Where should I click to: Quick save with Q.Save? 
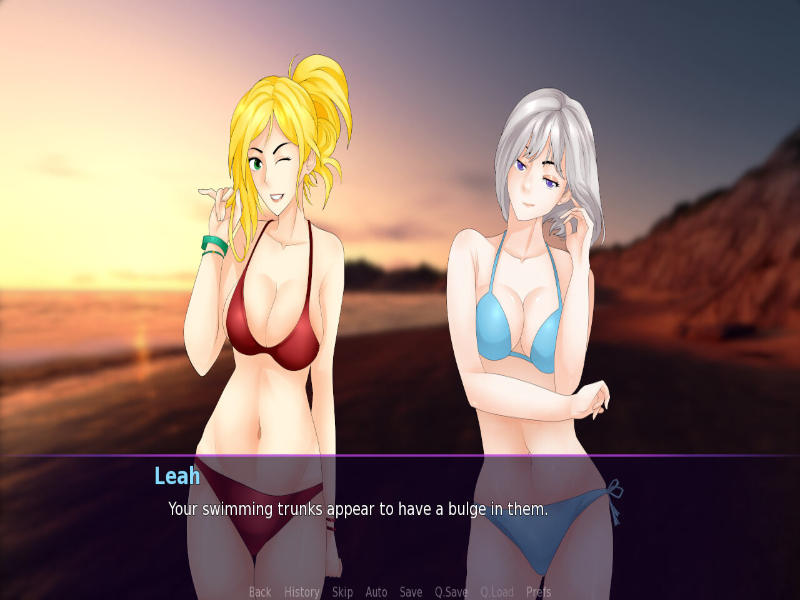click(451, 592)
